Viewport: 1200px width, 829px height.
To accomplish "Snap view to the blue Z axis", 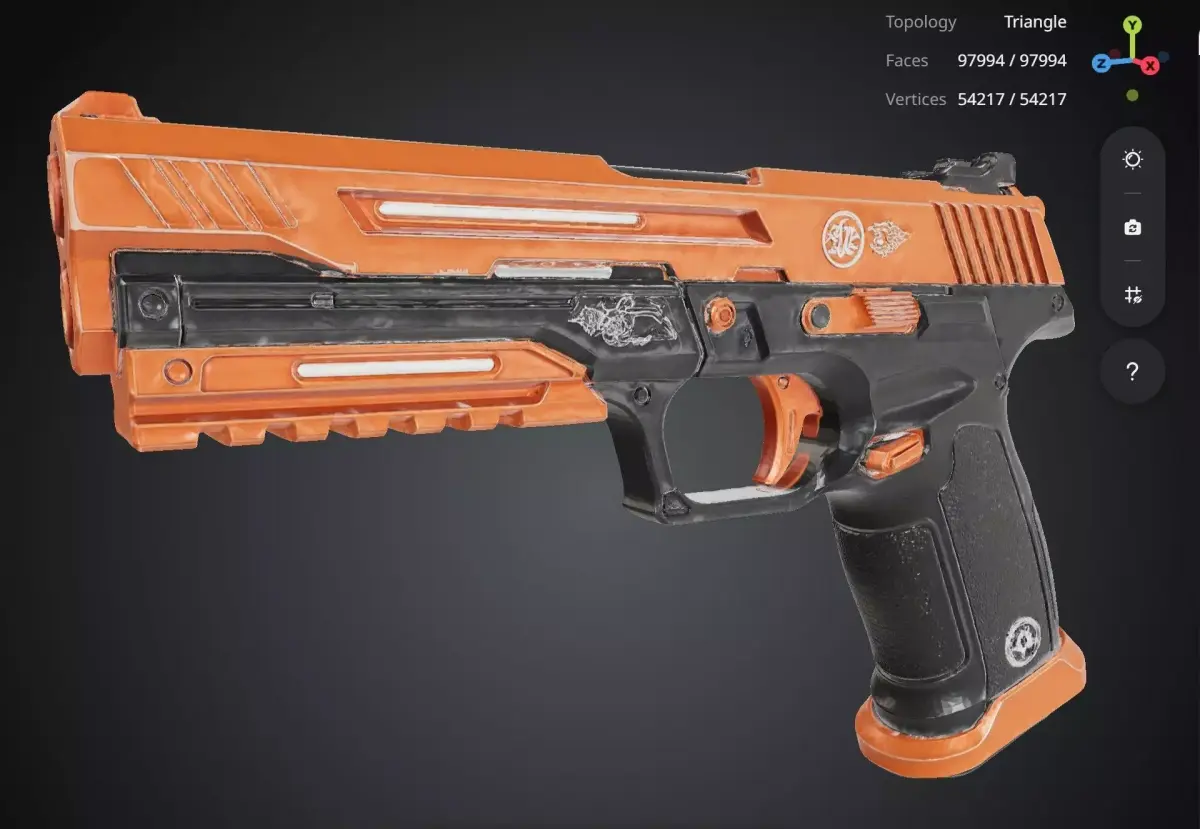I will pyautogui.click(x=1101, y=64).
